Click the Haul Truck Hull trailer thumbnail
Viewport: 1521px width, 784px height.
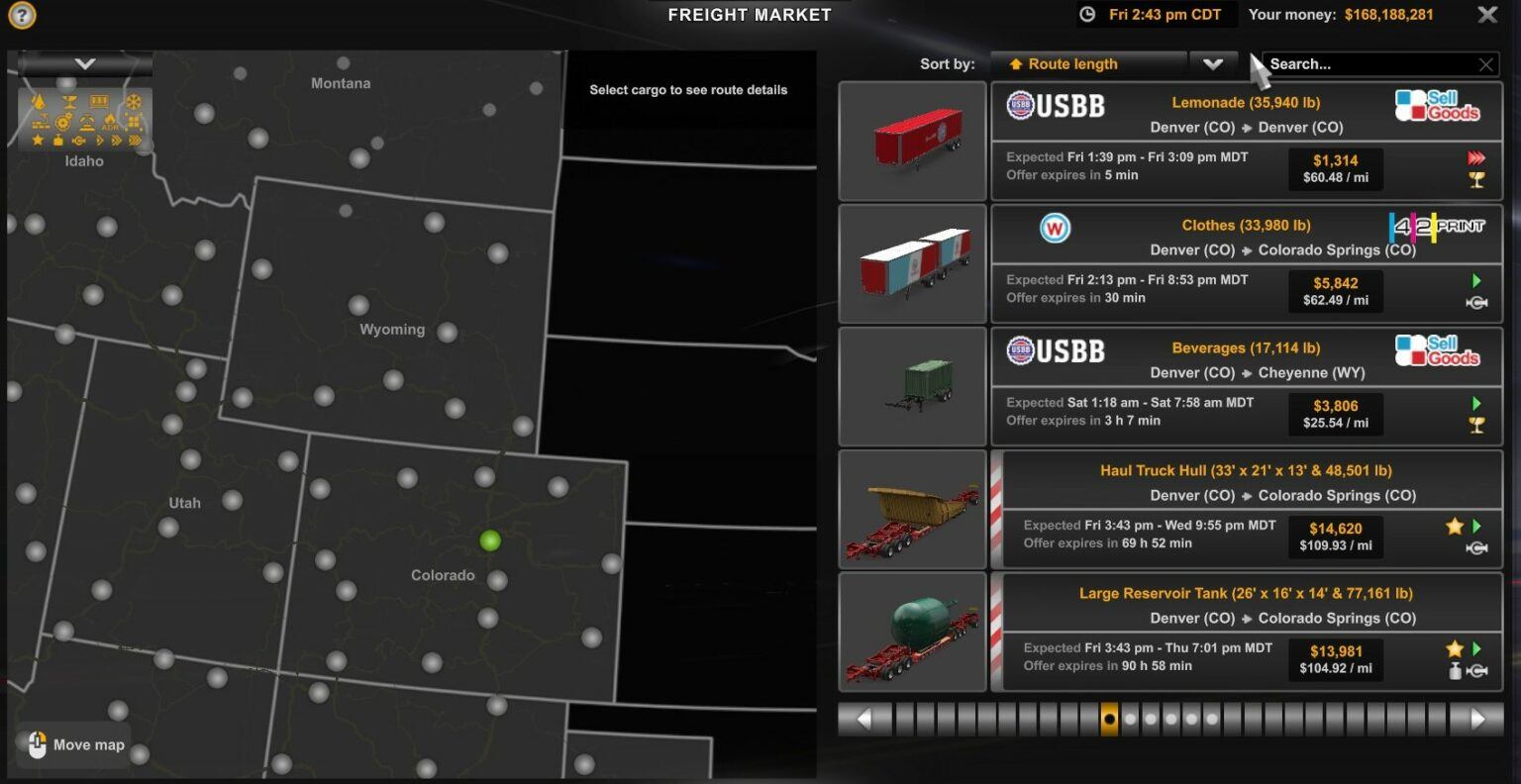911,509
